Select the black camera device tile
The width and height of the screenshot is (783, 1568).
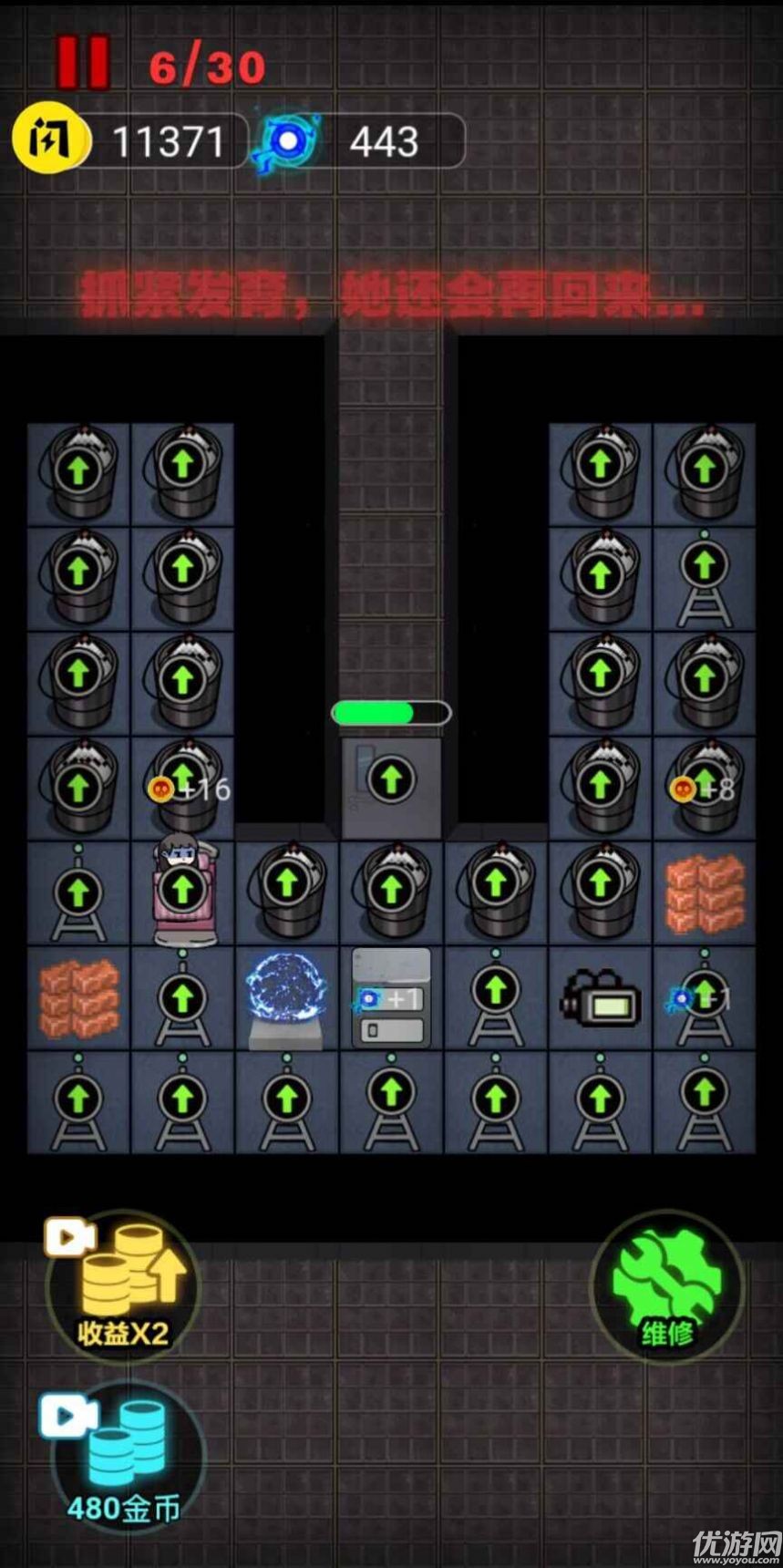[600, 1000]
